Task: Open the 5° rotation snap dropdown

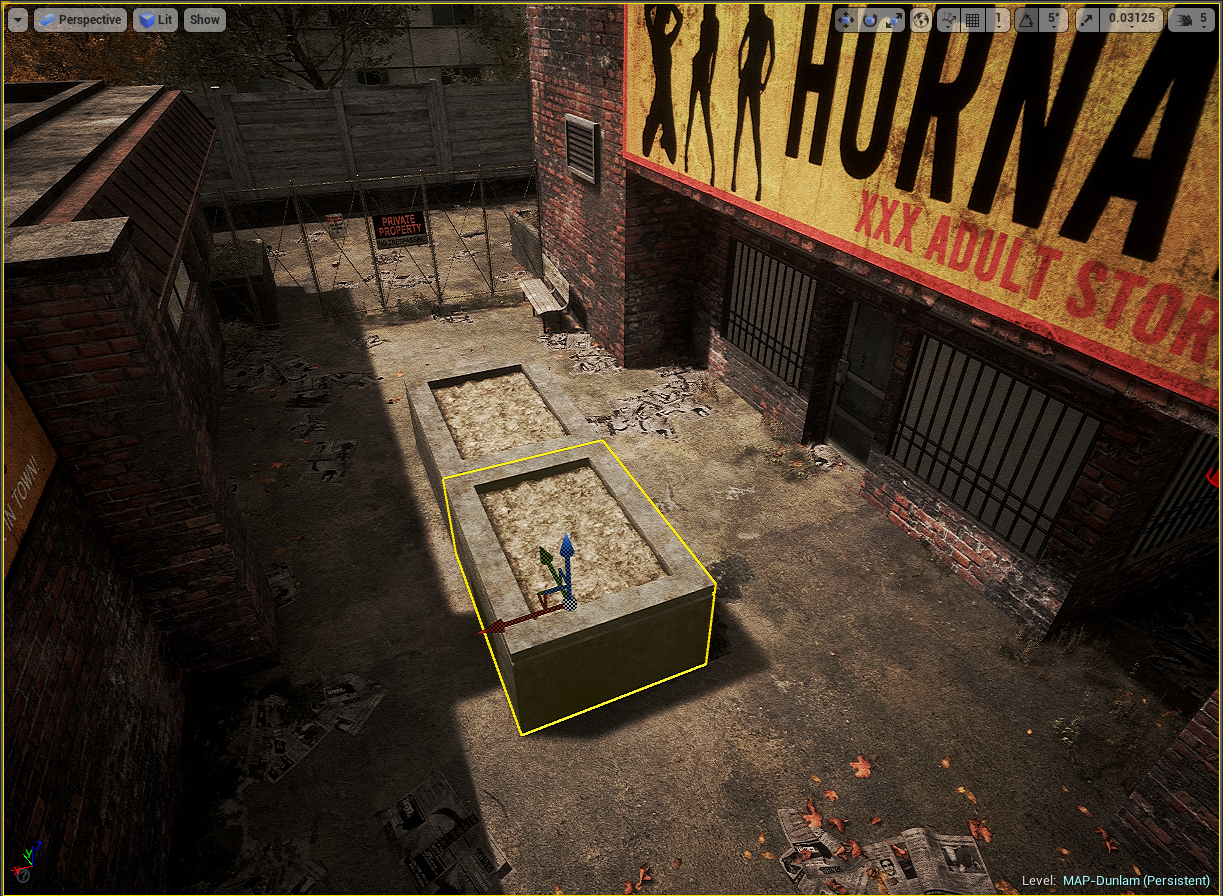Action: pyautogui.click(x=1052, y=19)
